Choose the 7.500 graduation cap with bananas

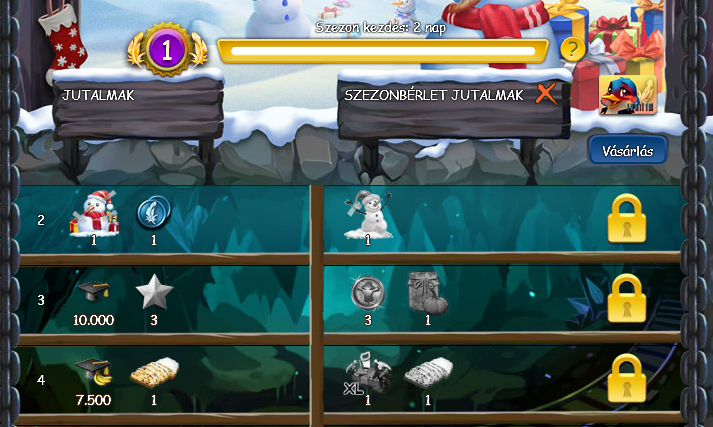pyautogui.click(x=94, y=372)
